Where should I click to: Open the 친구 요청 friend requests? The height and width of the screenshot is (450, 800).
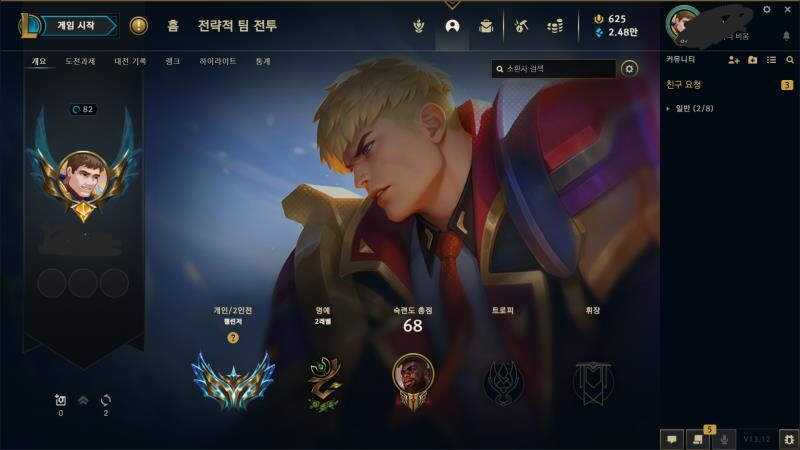pyautogui.click(x=684, y=85)
